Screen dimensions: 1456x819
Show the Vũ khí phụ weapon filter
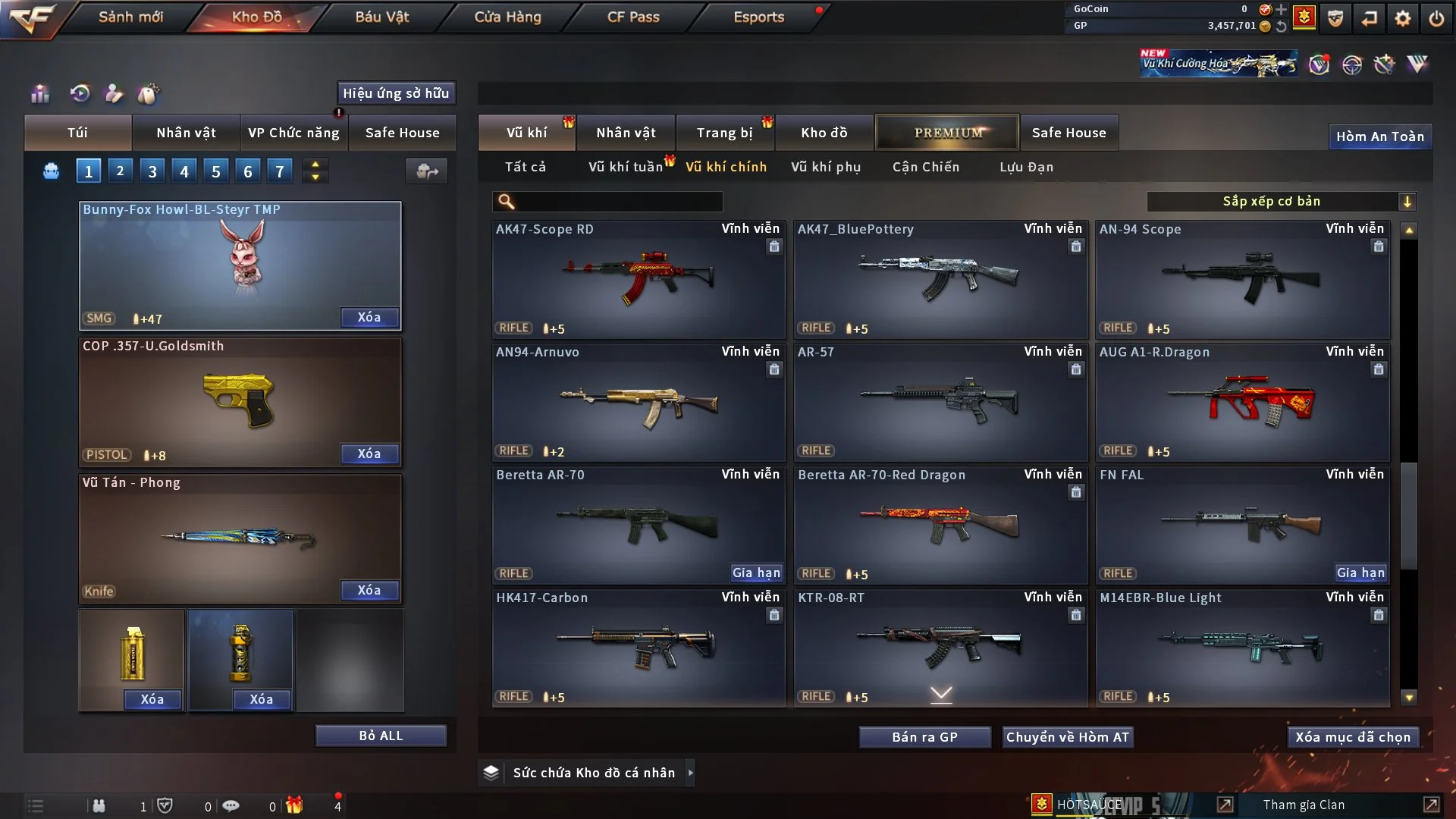point(825,167)
